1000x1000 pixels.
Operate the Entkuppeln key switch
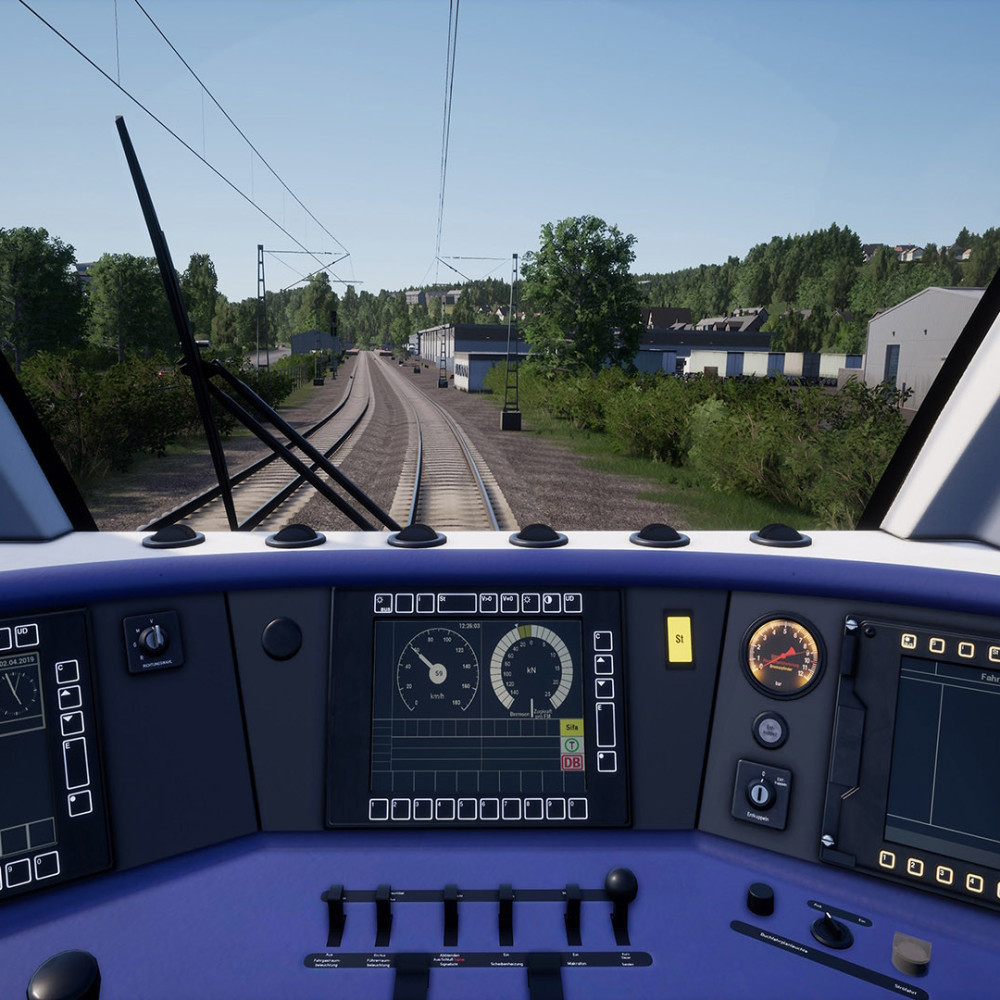tap(760, 794)
